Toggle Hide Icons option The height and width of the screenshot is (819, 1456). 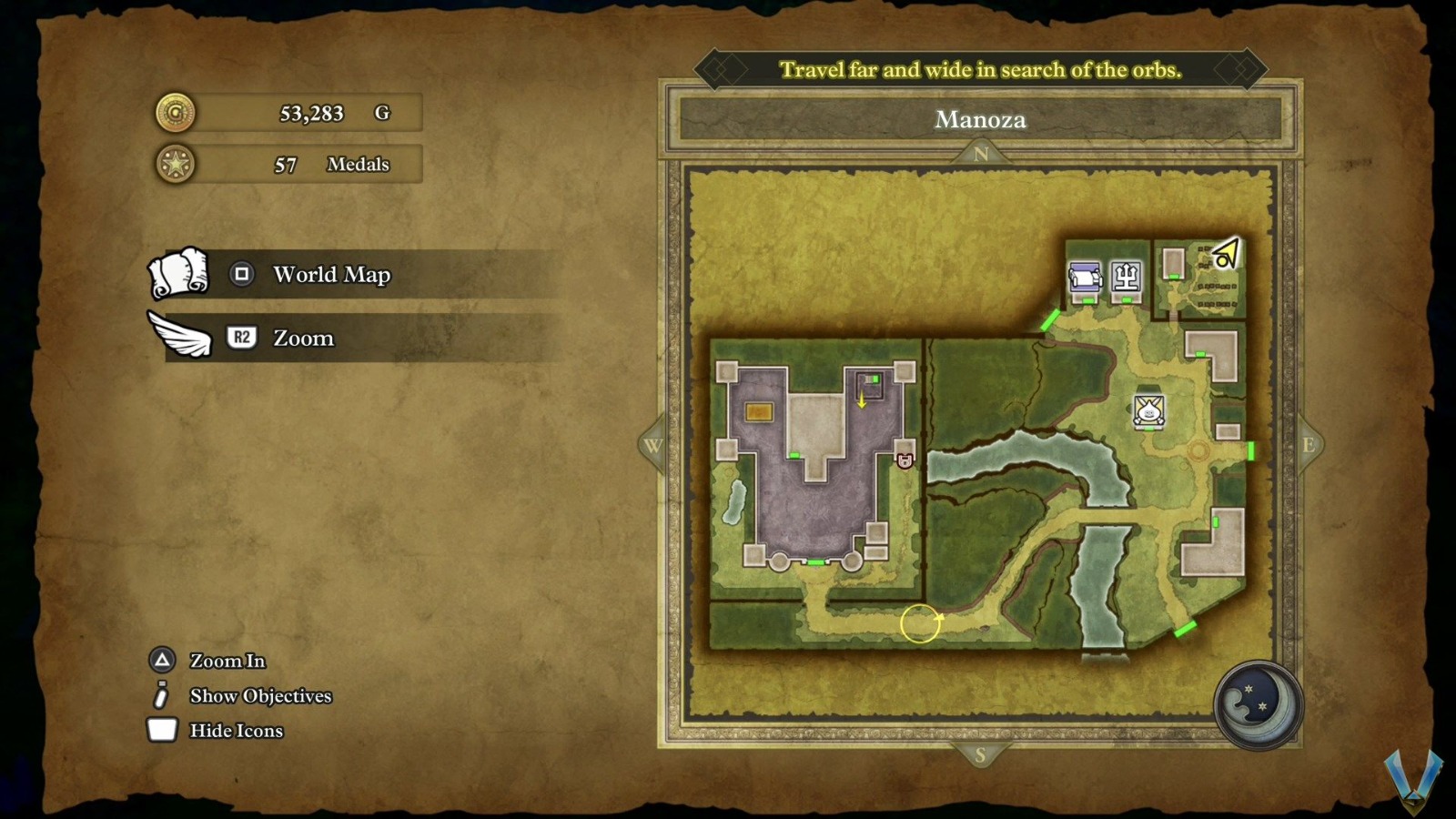point(236,731)
